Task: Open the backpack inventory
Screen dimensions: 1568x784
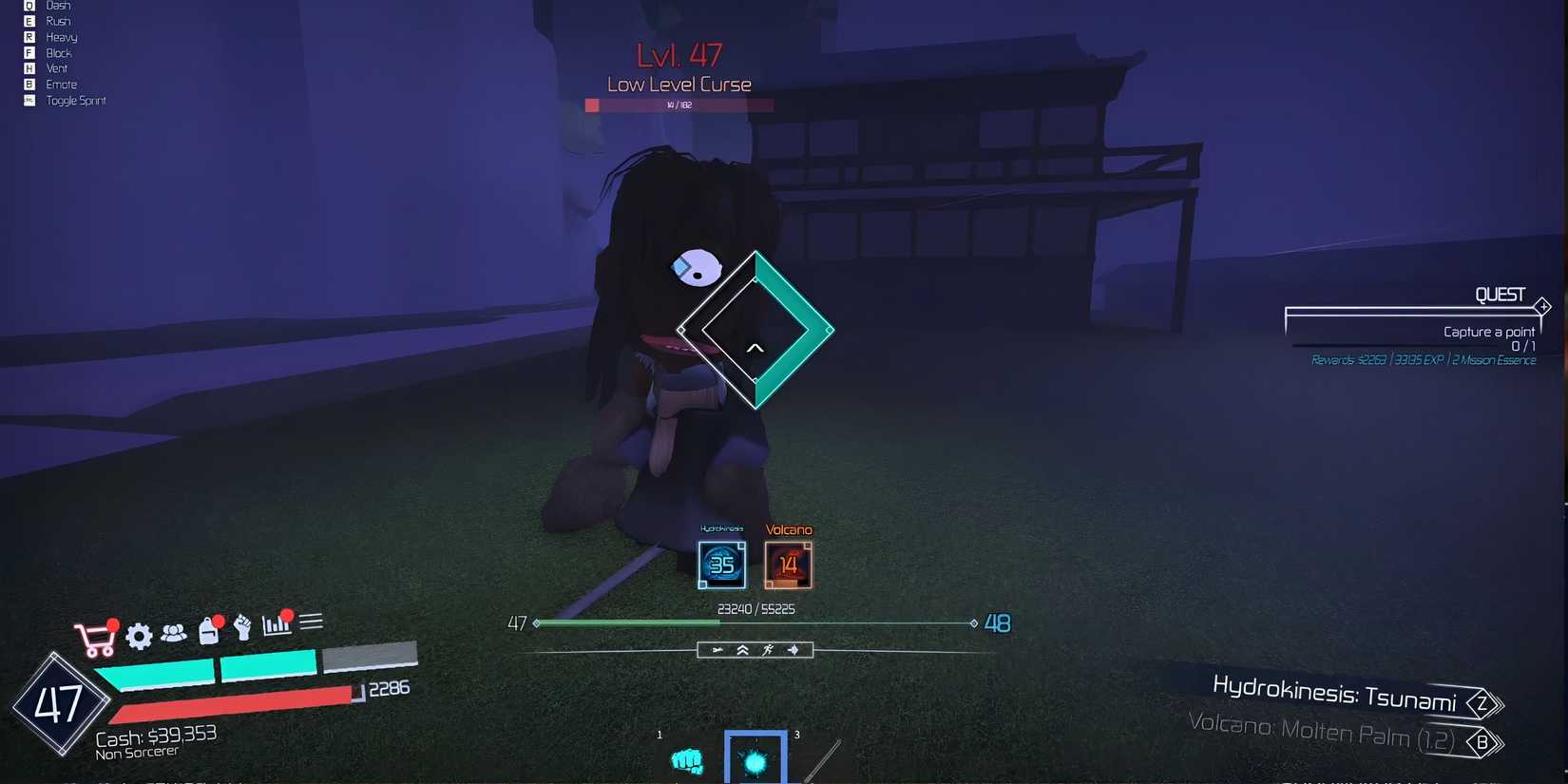Action: click(208, 633)
